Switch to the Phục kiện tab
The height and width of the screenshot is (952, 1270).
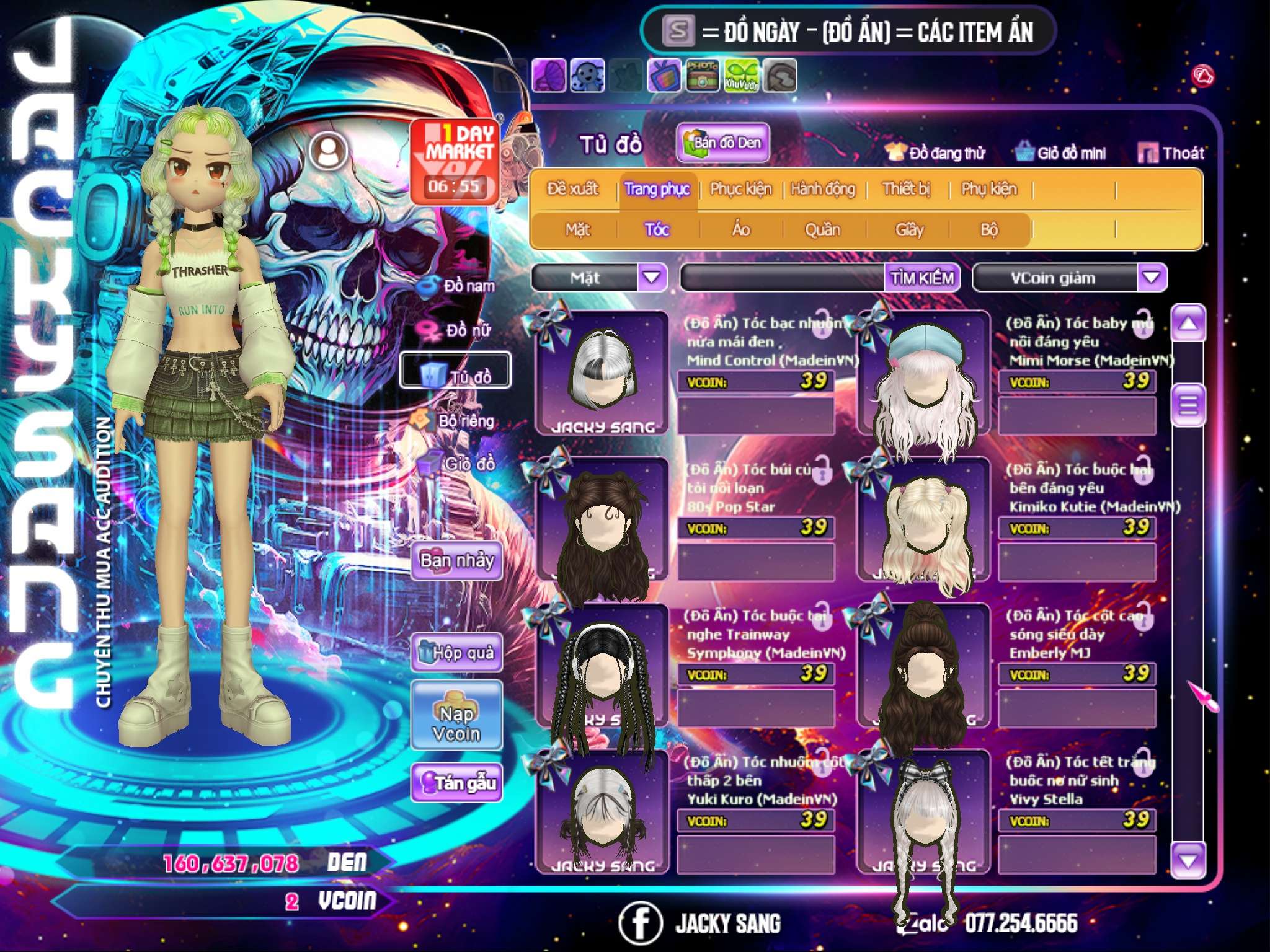pyautogui.click(x=740, y=189)
